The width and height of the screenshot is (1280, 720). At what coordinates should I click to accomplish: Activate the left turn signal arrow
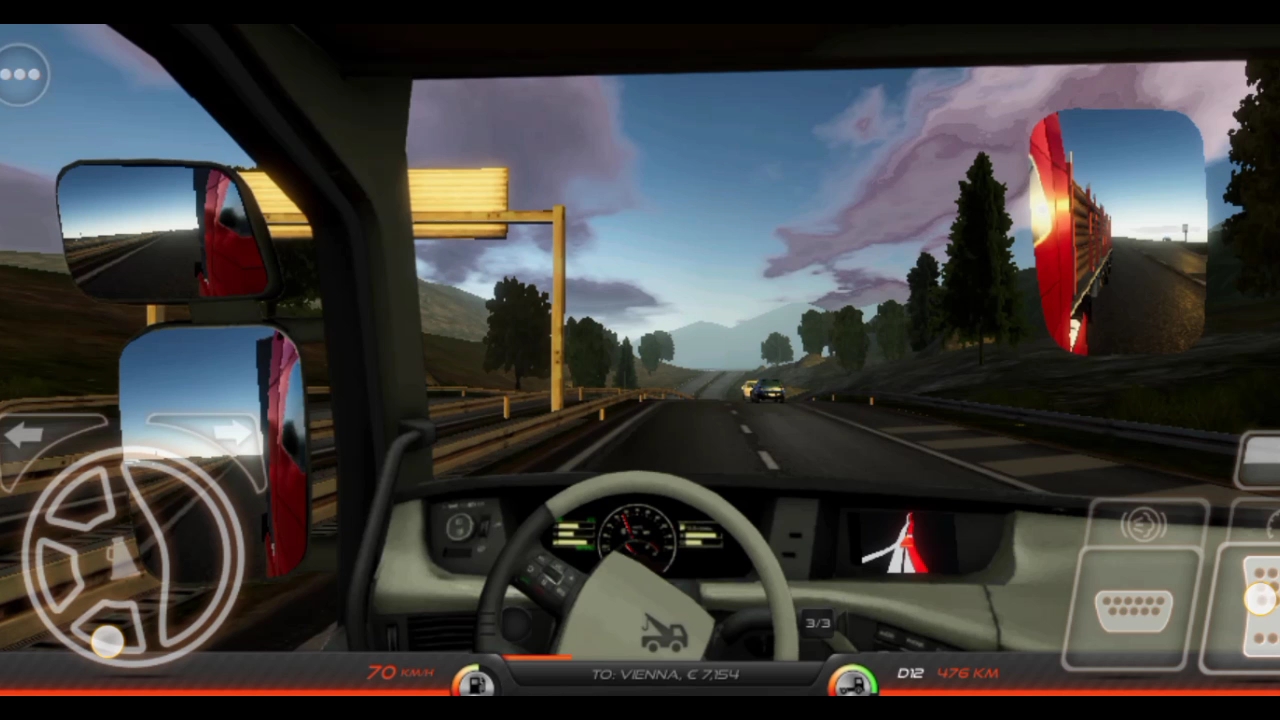24,434
